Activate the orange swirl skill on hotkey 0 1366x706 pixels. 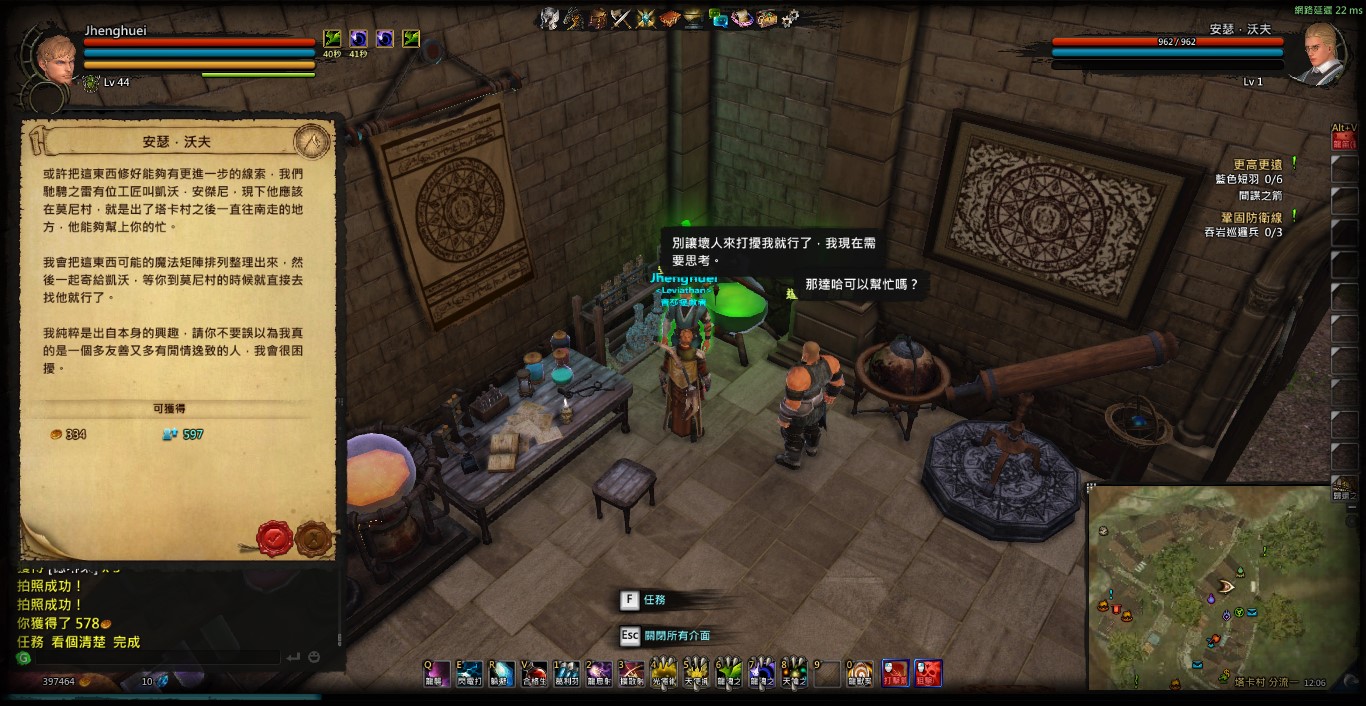[x=858, y=674]
